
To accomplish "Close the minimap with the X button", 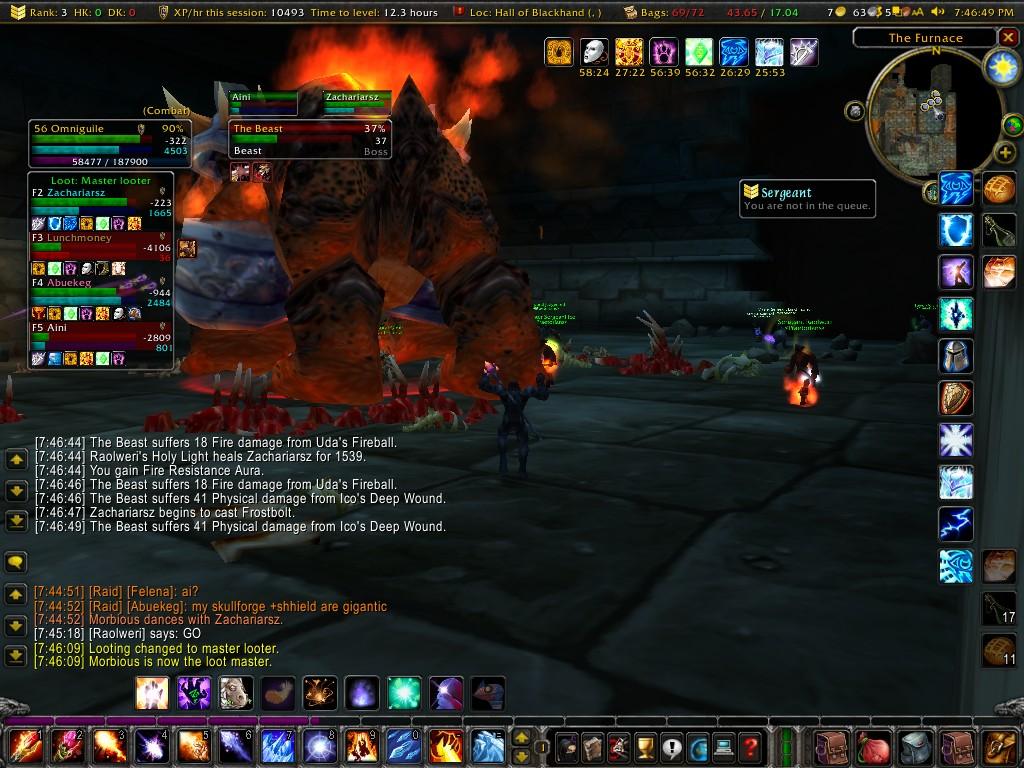I will click(x=1005, y=38).
